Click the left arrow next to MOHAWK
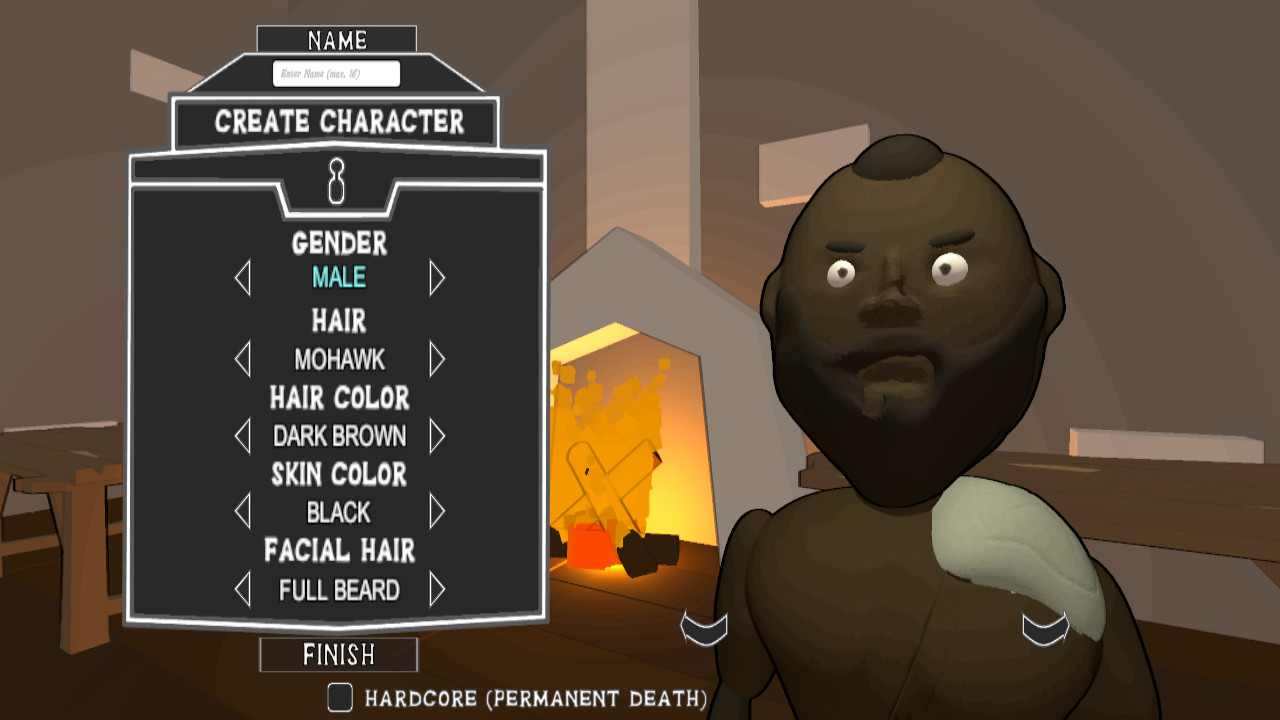Screen dimensions: 1280x720 [240, 358]
